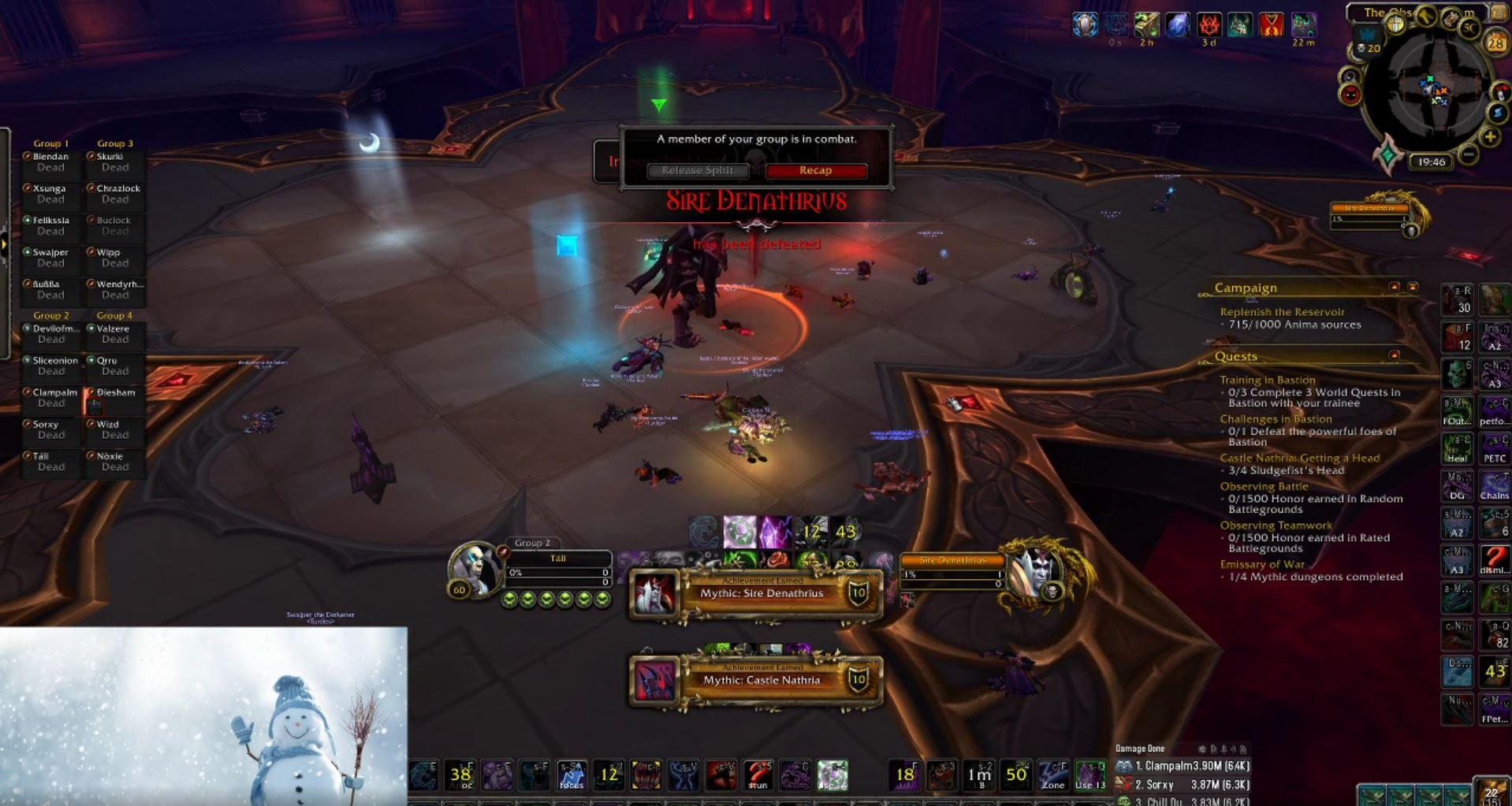Click the PETC pet macro icon
This screenshot has width=1512, height=806.
[1495, 447]
